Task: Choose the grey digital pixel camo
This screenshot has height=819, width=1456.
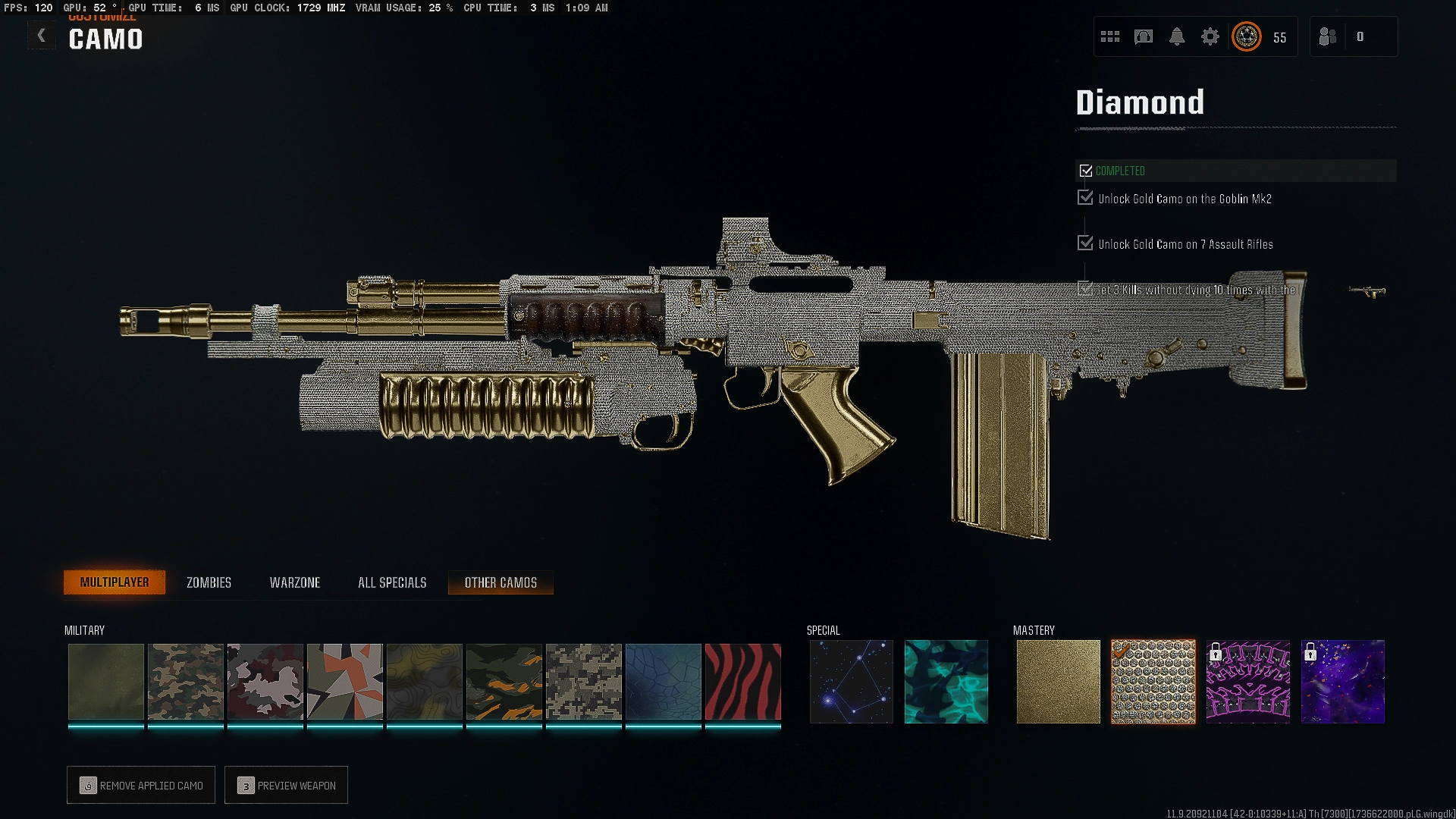Action: (583, 682)
